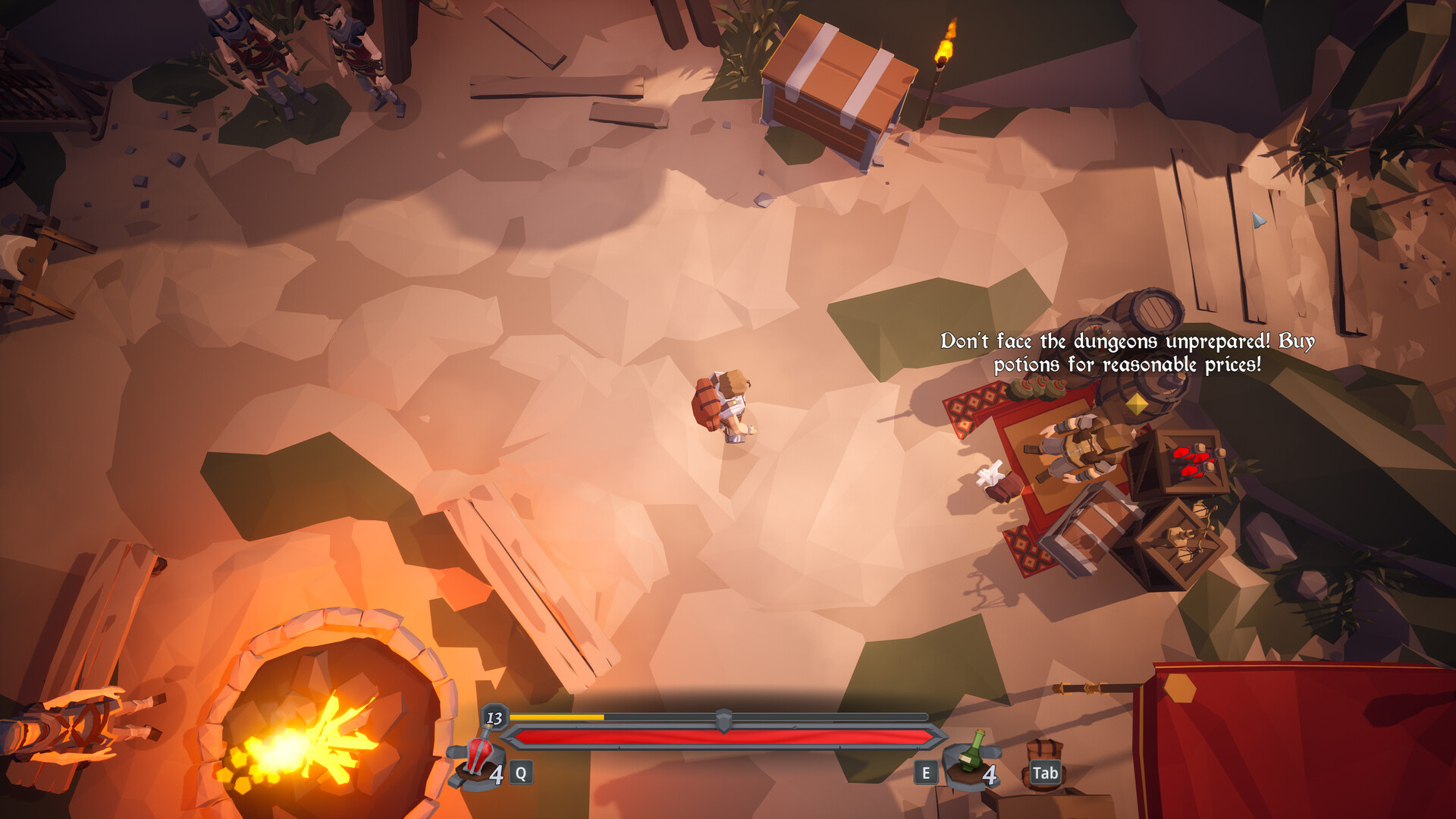
Task: Click the level 13 badge
Action: pos(497,718)
